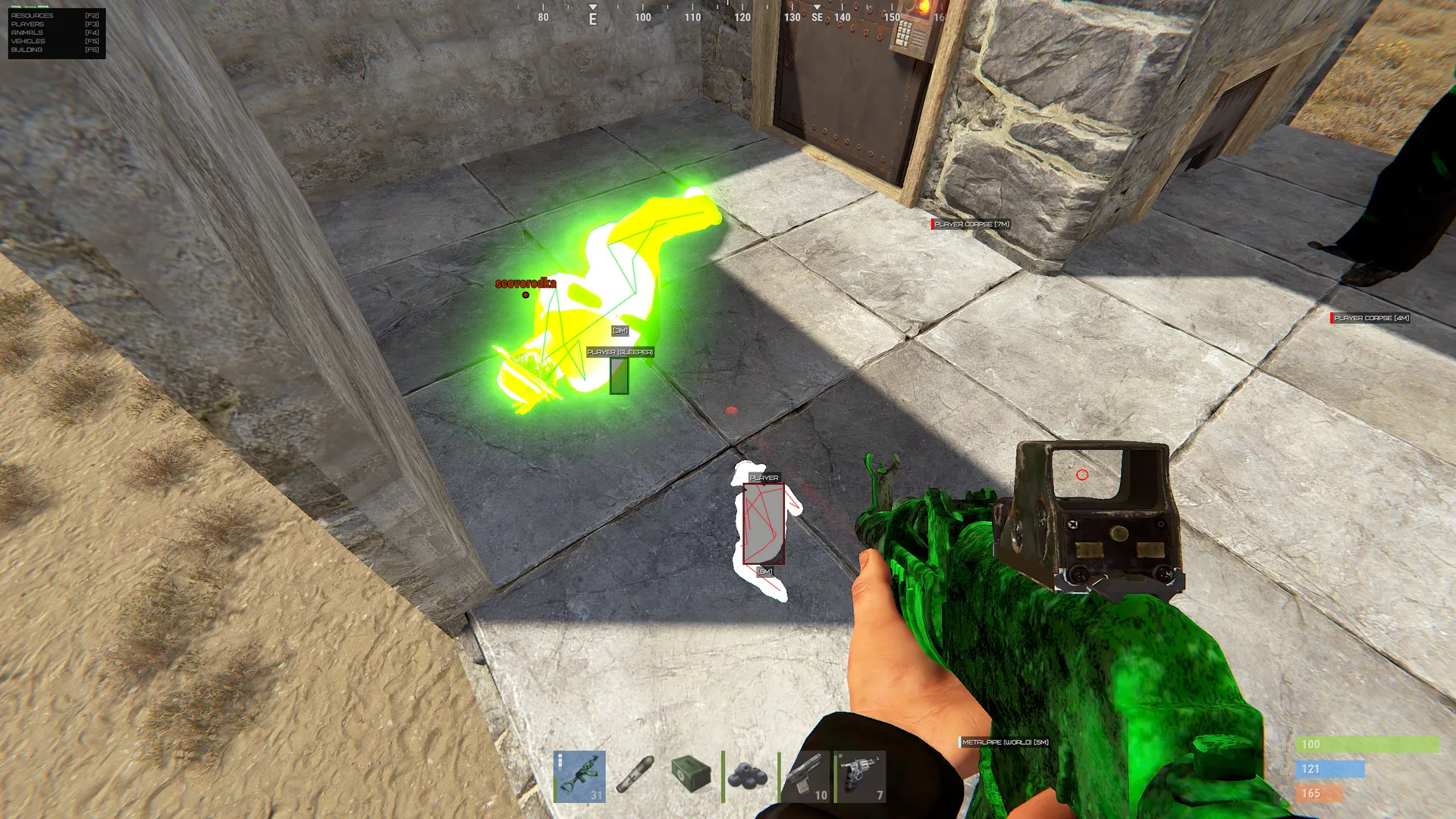
Task: Select the medical syringe hotbar slot
Action: click(635, 777)
